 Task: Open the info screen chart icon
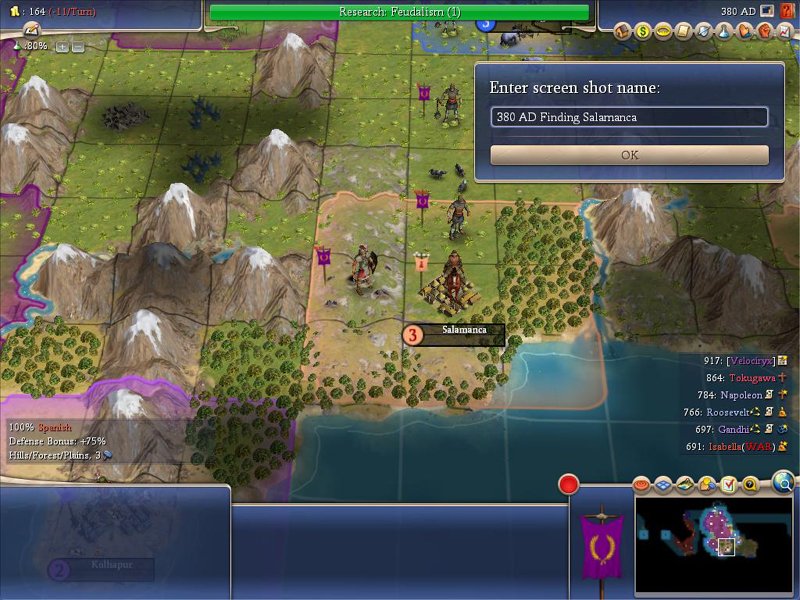click(x=785, y=32)
